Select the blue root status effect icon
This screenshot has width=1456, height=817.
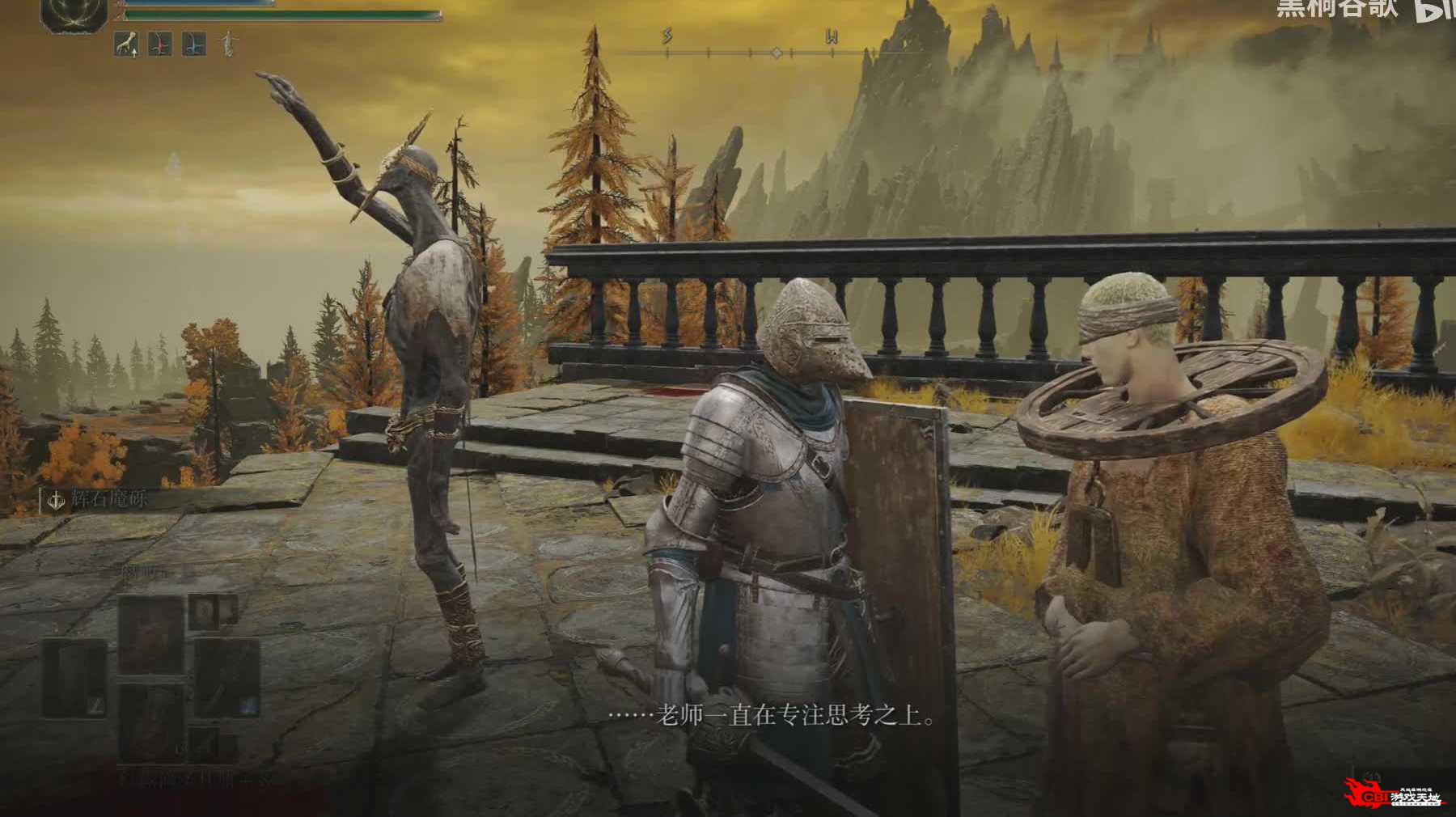click(193, 44)
